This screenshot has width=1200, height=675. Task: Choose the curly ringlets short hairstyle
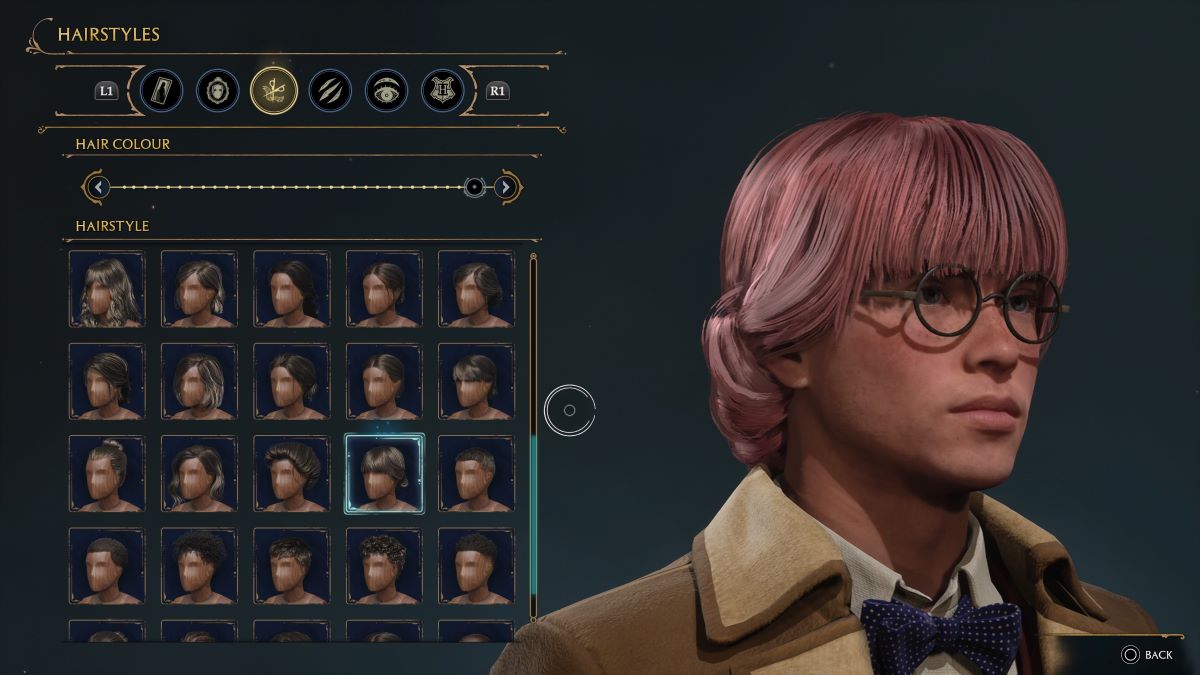point(384,566)
